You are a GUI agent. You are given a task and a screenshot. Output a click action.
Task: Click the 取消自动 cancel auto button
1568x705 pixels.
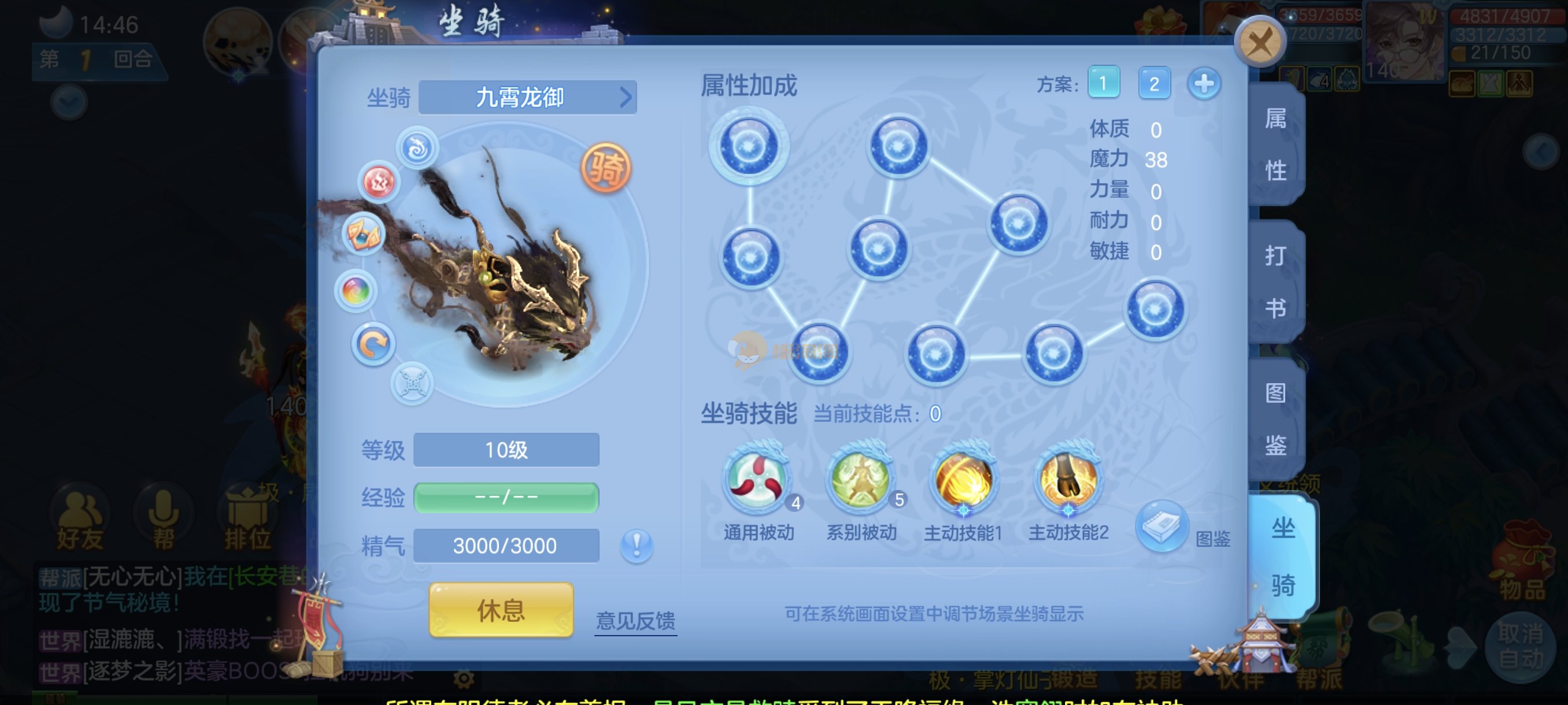pyautogui.click(x=1521, y=646)
